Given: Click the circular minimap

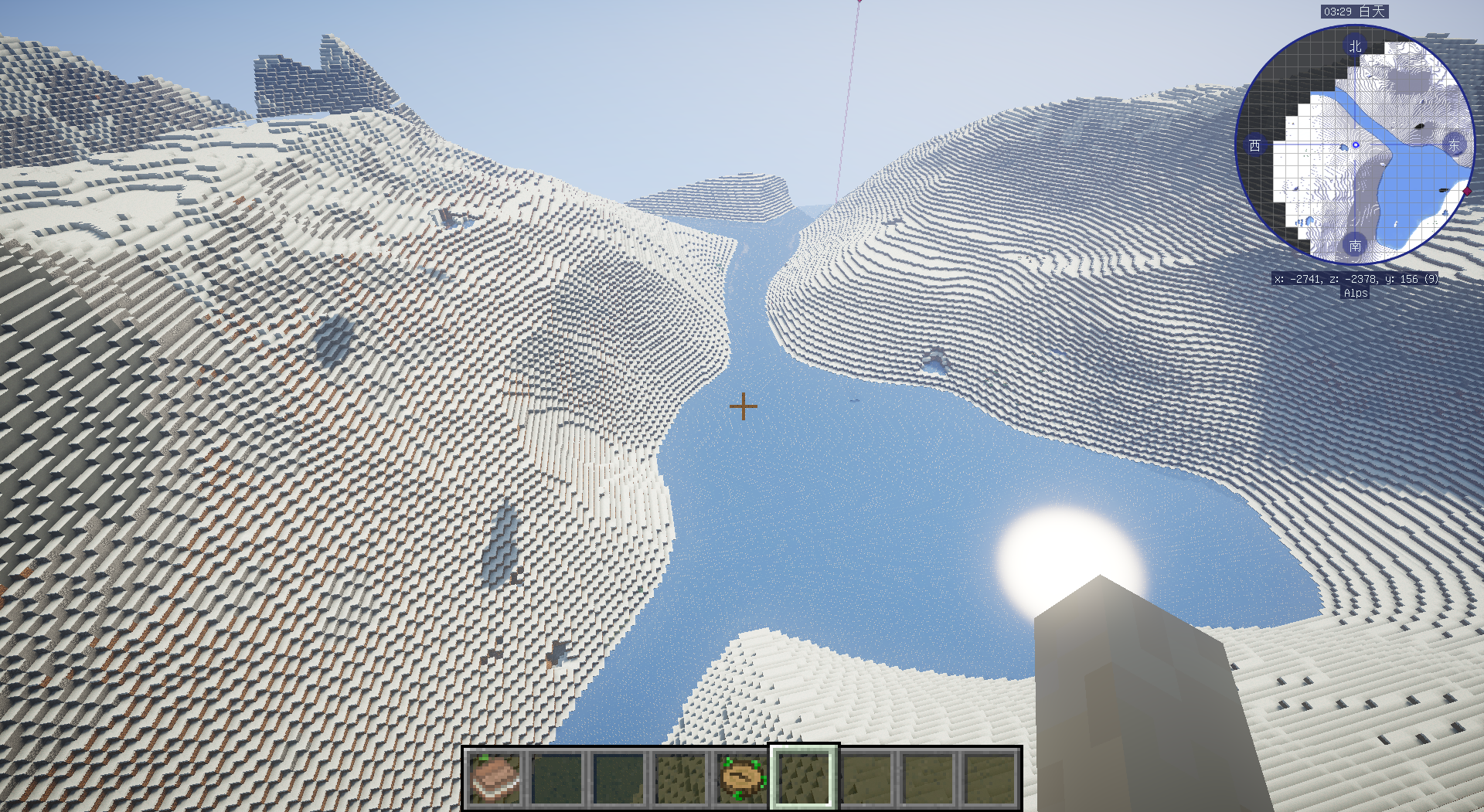Looking at the screenshot, I should (x=1355, y=145).
